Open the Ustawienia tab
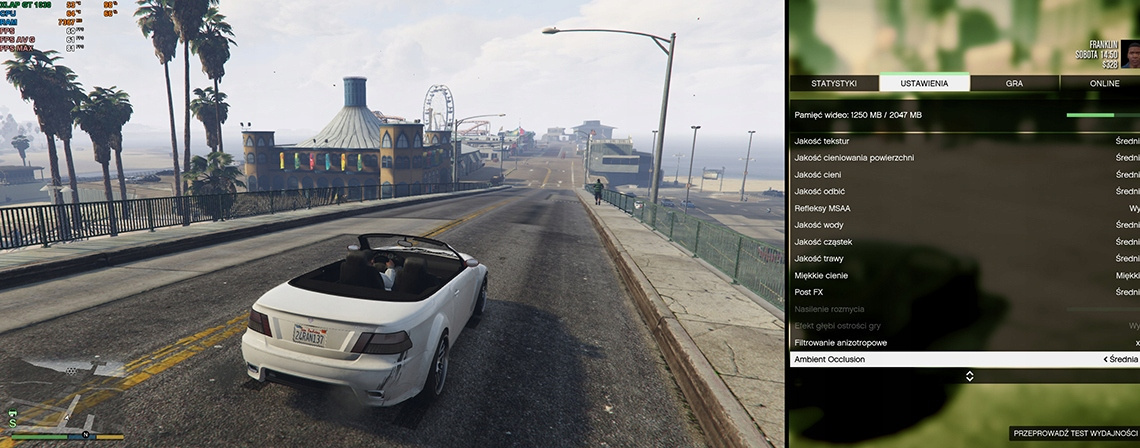The image size is (1140, 448). coord(924,83)
